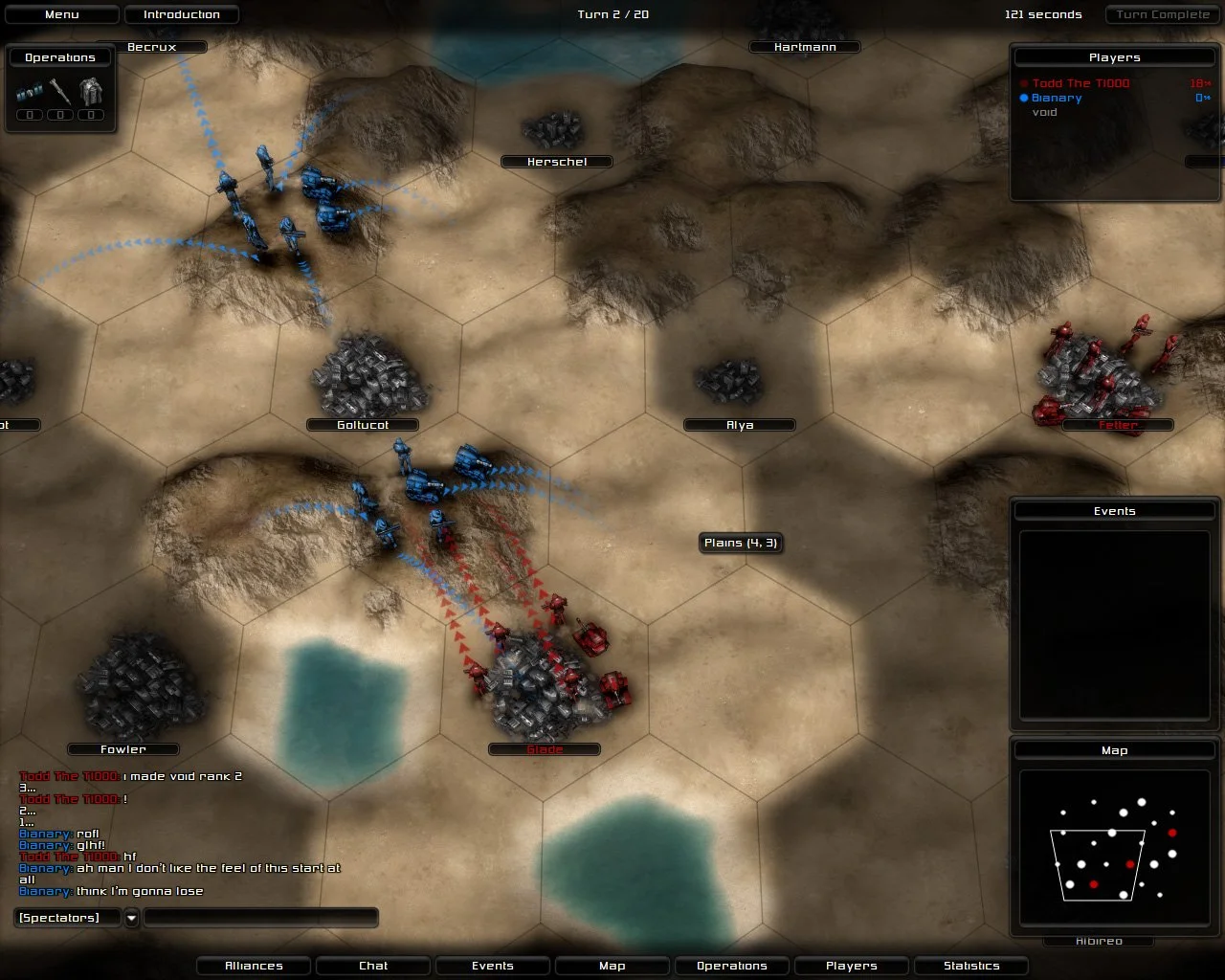Select player Todd The T1000 in Players panel
Viewport: 1225px width, 980px height.
(x=1080, y=83)
